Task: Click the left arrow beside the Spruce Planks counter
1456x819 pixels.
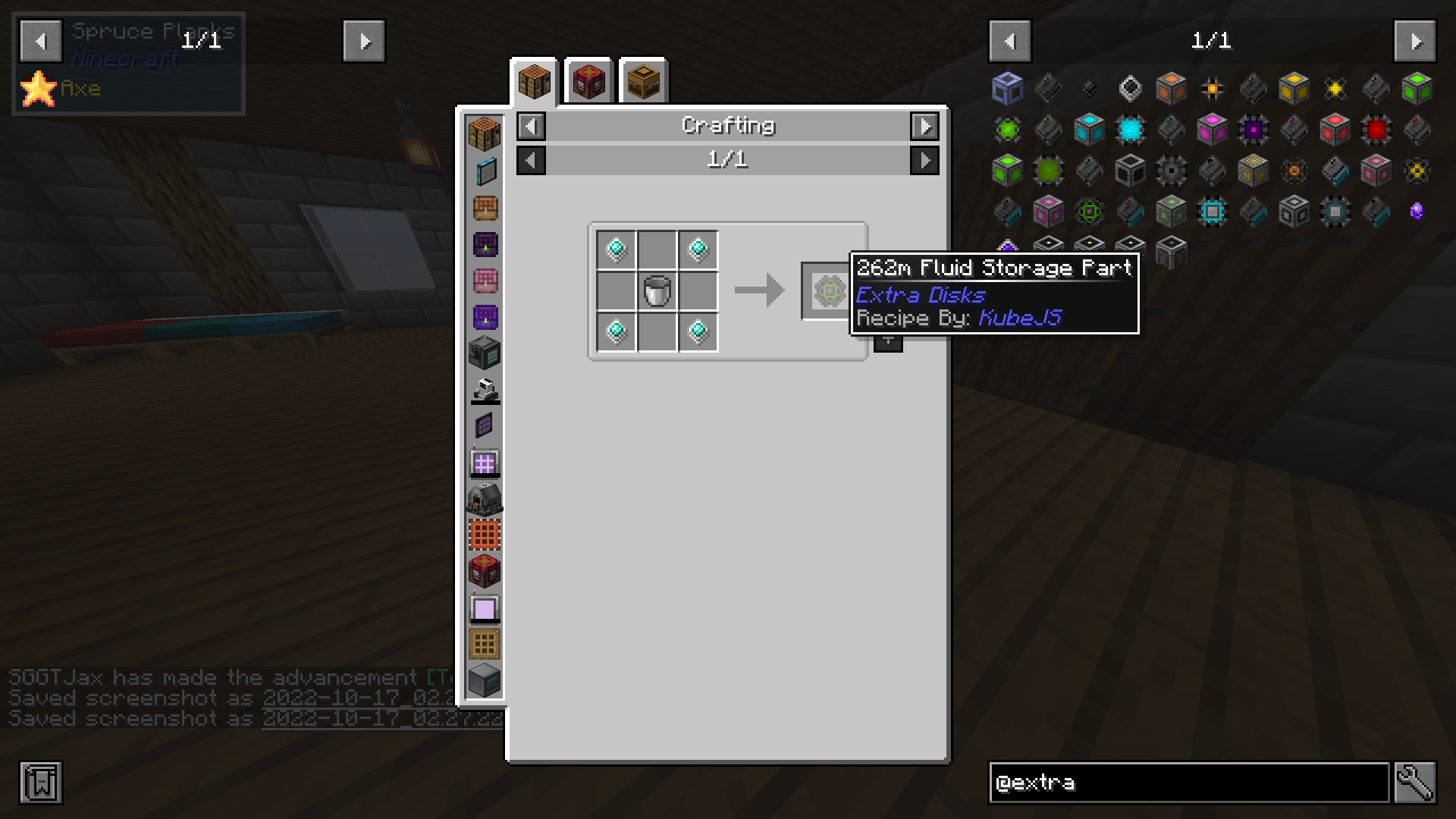Action: 40,41
